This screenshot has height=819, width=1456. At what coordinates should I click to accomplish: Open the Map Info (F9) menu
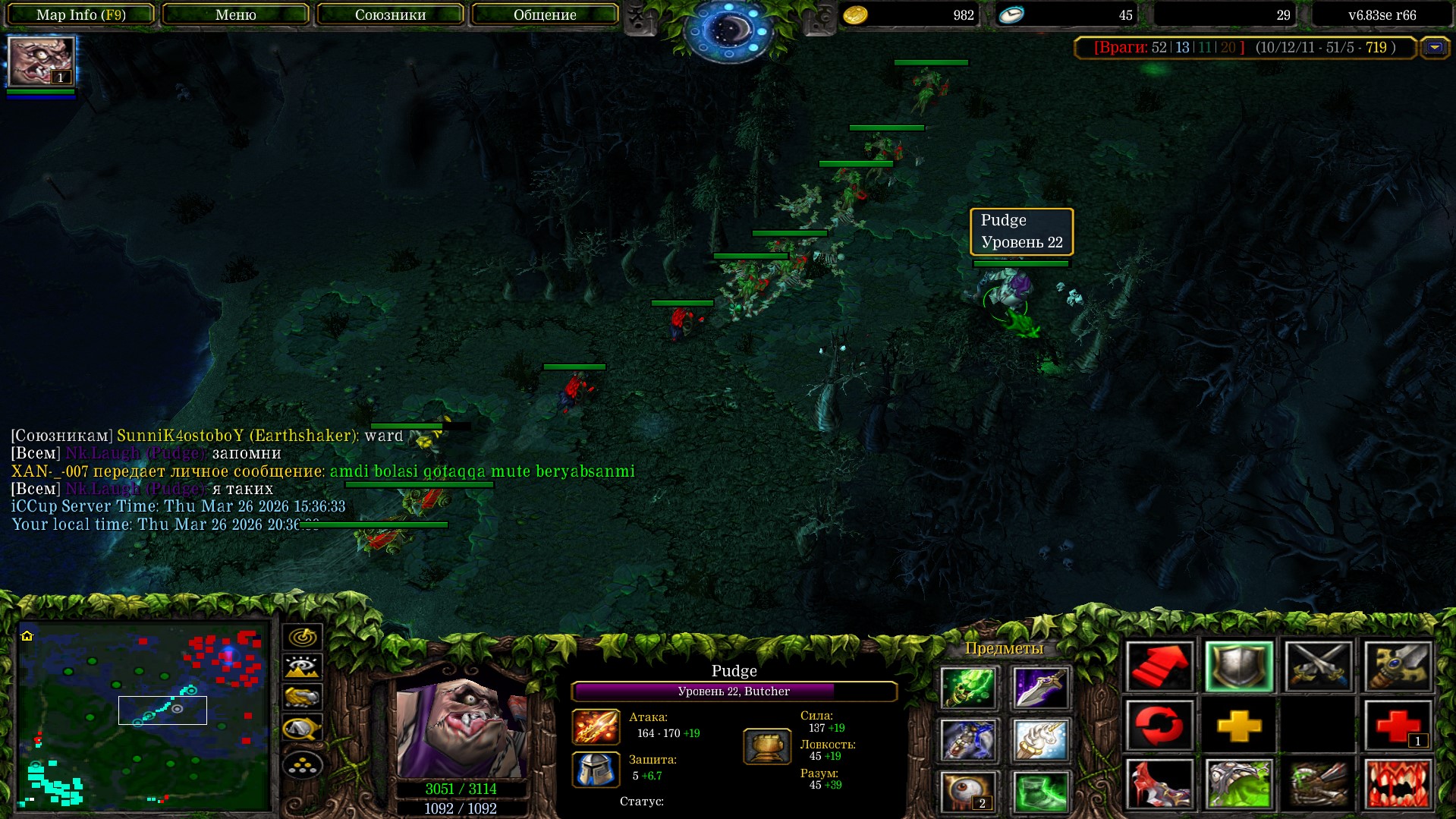pos(80,14)
